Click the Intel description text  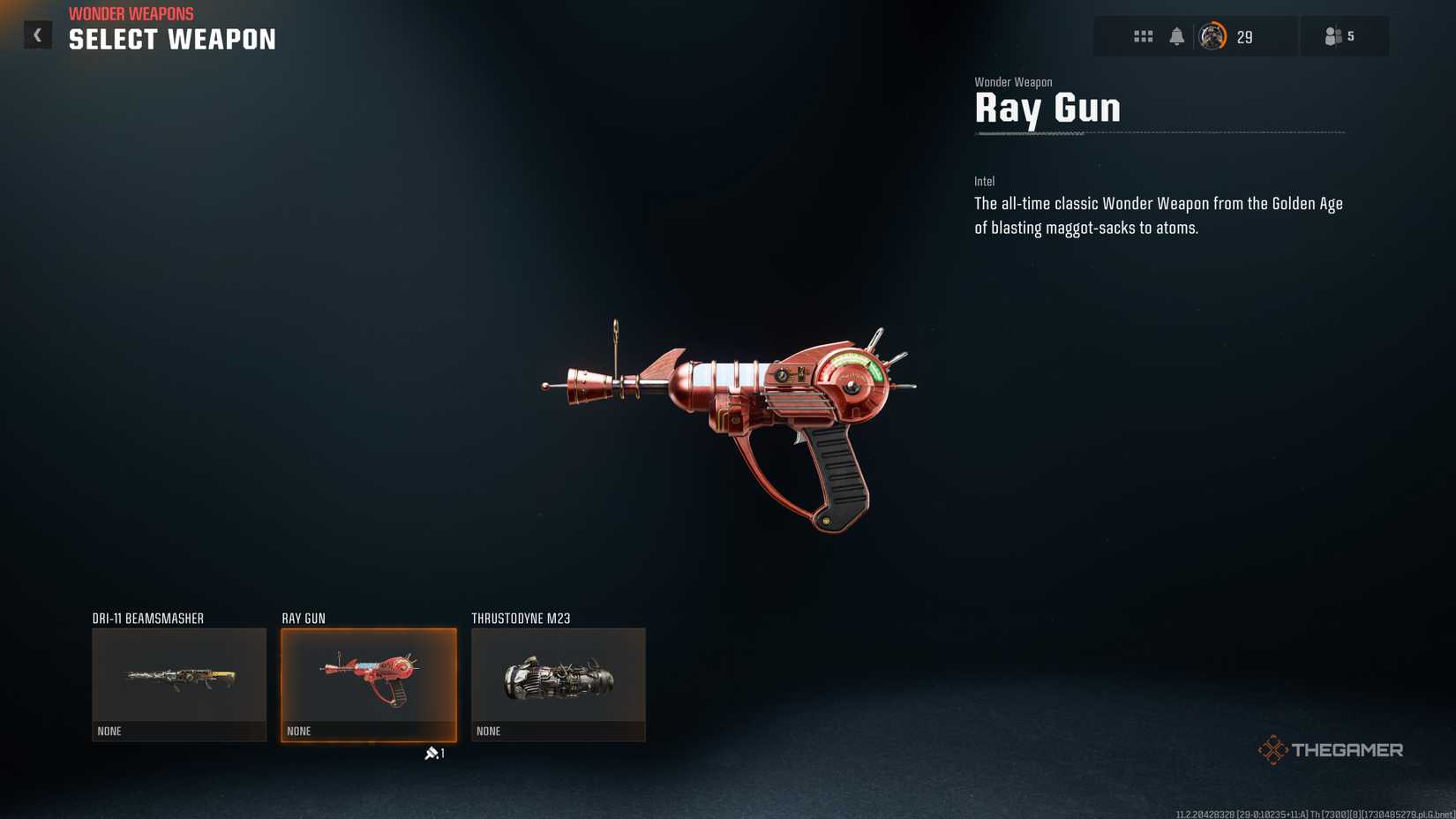click(1158, 214)
